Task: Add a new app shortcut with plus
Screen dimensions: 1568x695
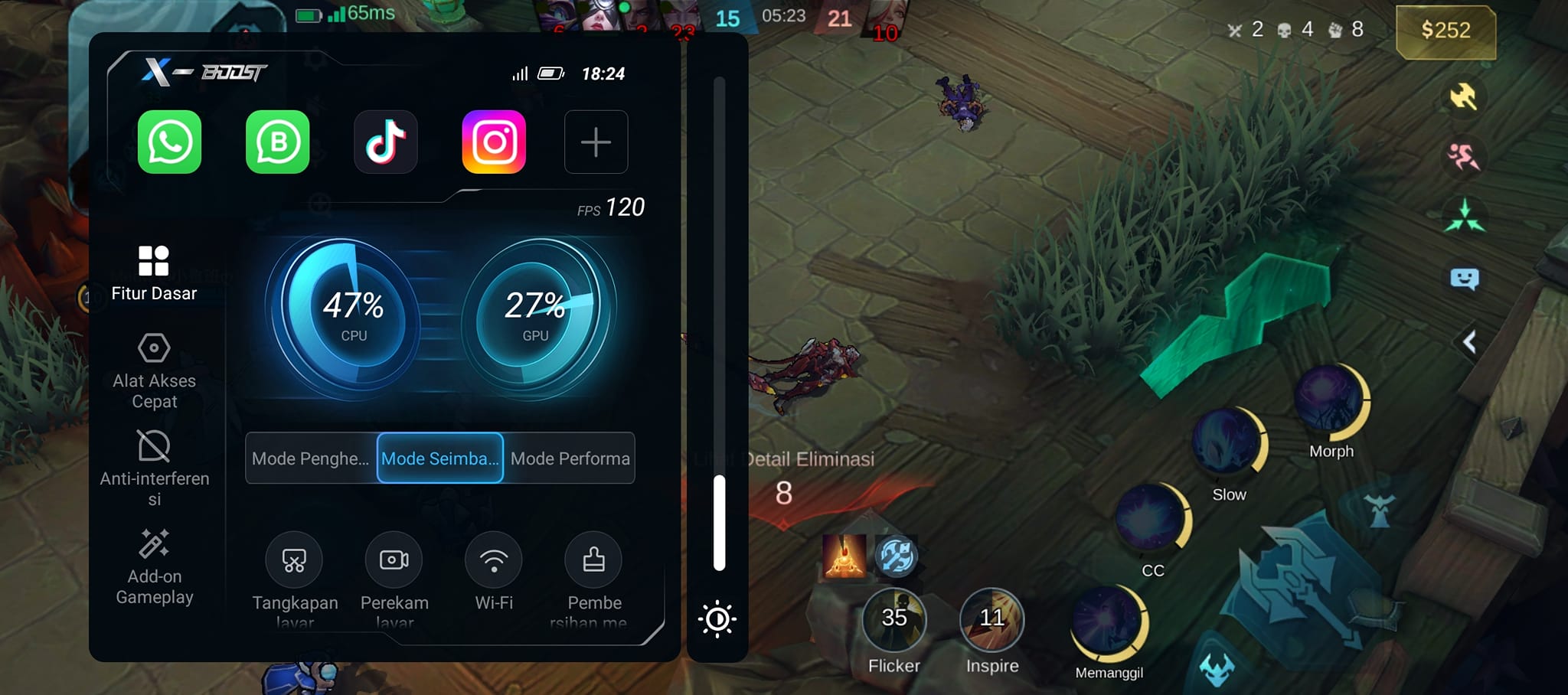Action: point(596,142)
